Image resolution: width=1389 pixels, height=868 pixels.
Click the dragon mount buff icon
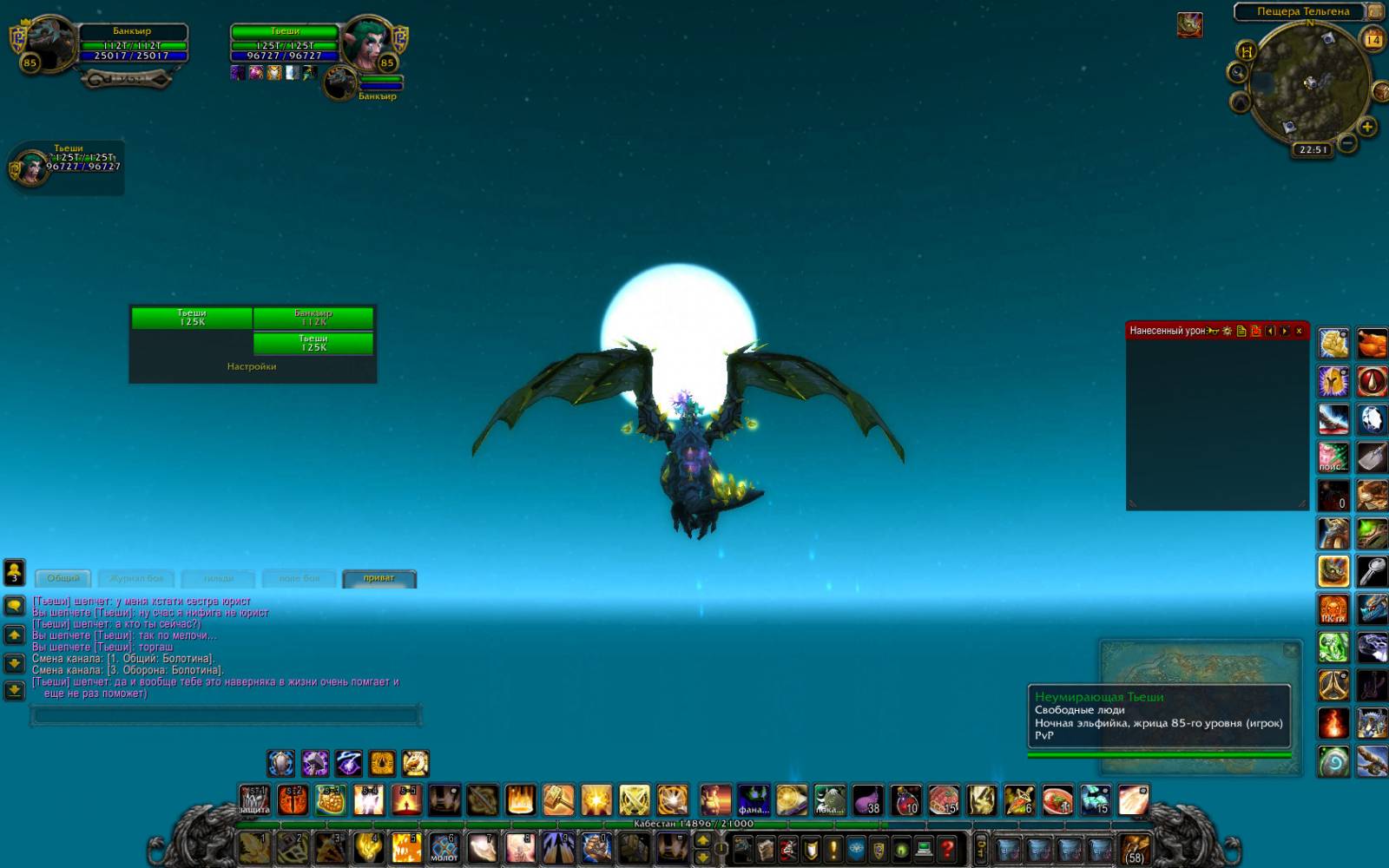click(1189, 24)
